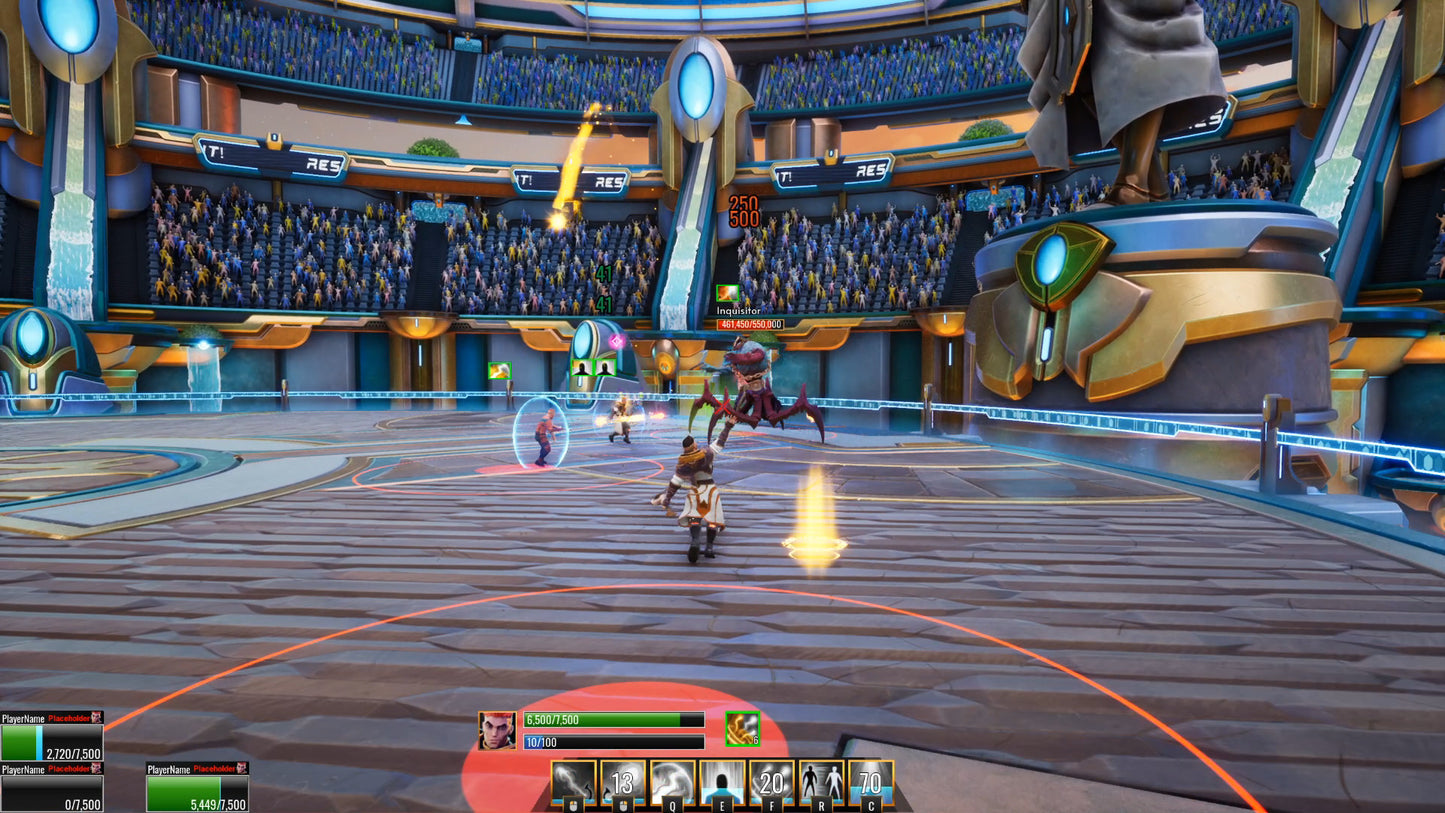Select the ability showing a 13 cooldown
This screenshot has height=813, width=1445.
coord(623,782)
